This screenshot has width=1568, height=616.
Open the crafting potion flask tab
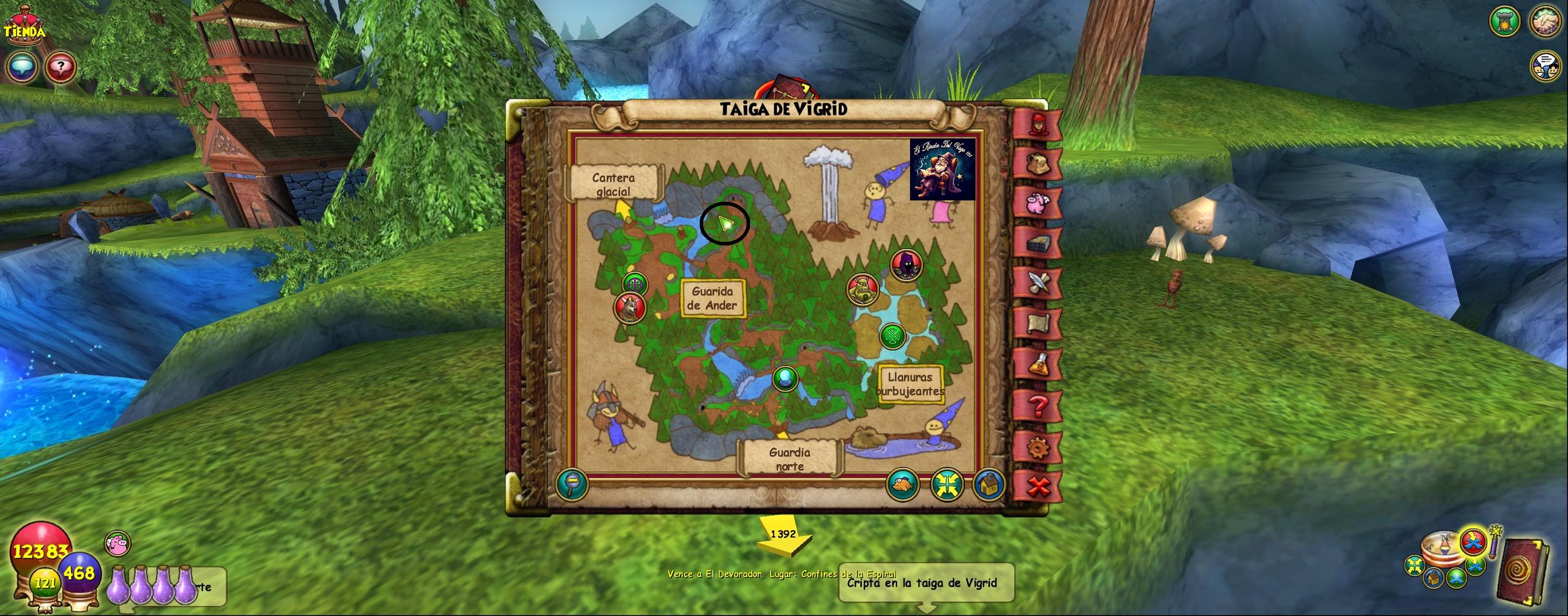[x=1038, y=365]
